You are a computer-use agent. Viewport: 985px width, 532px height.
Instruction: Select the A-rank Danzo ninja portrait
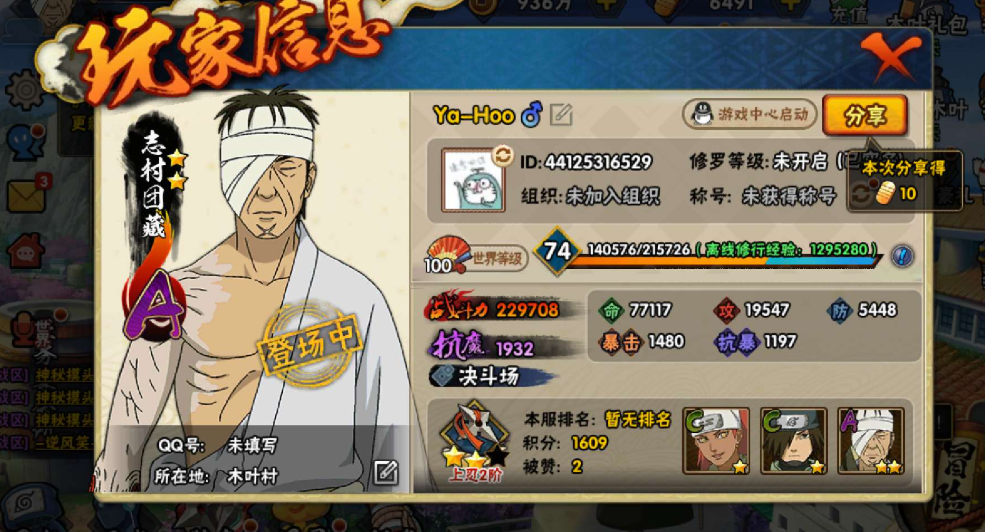tap(871, 440)
